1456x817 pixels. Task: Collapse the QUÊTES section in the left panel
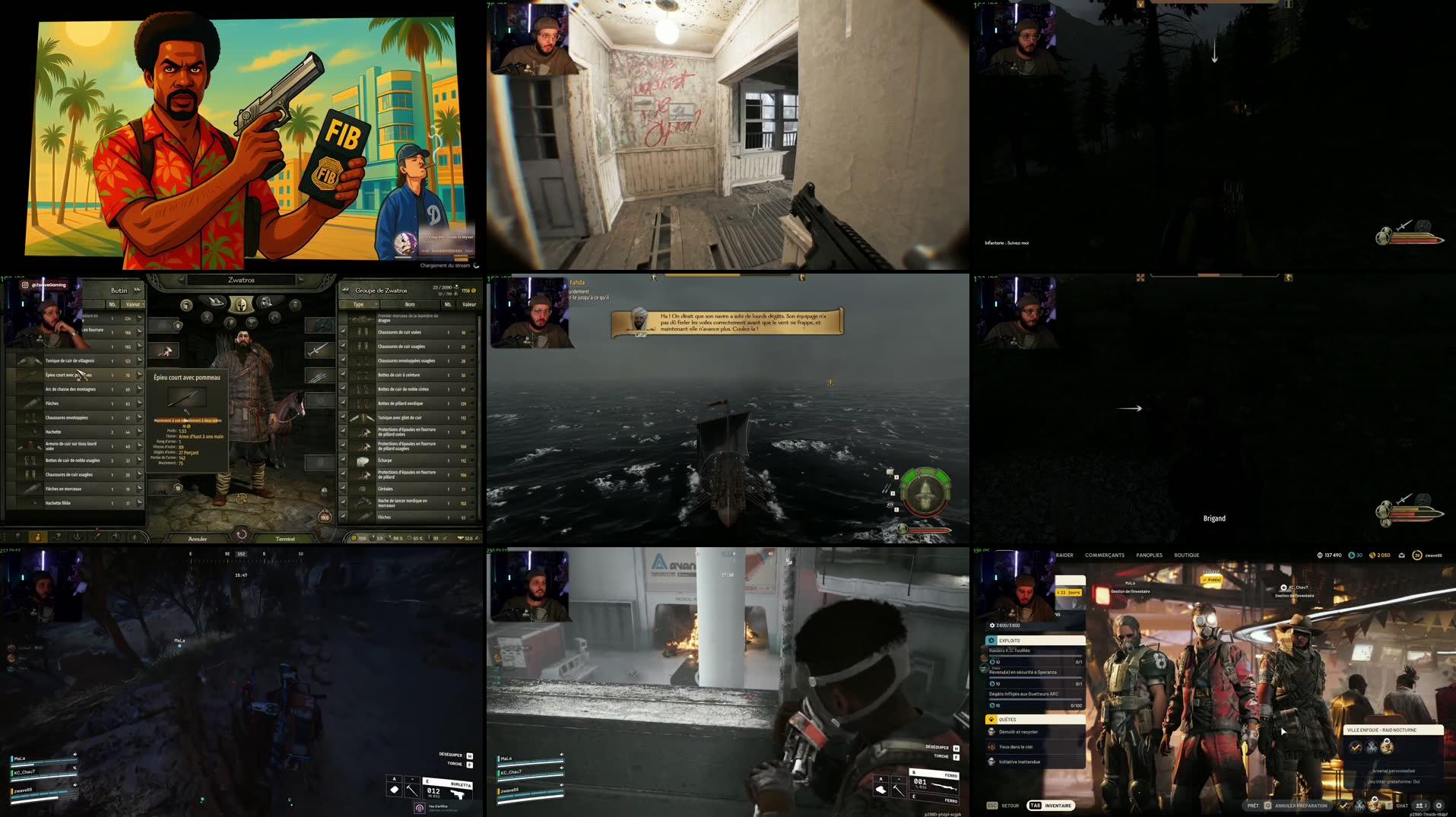992,720
